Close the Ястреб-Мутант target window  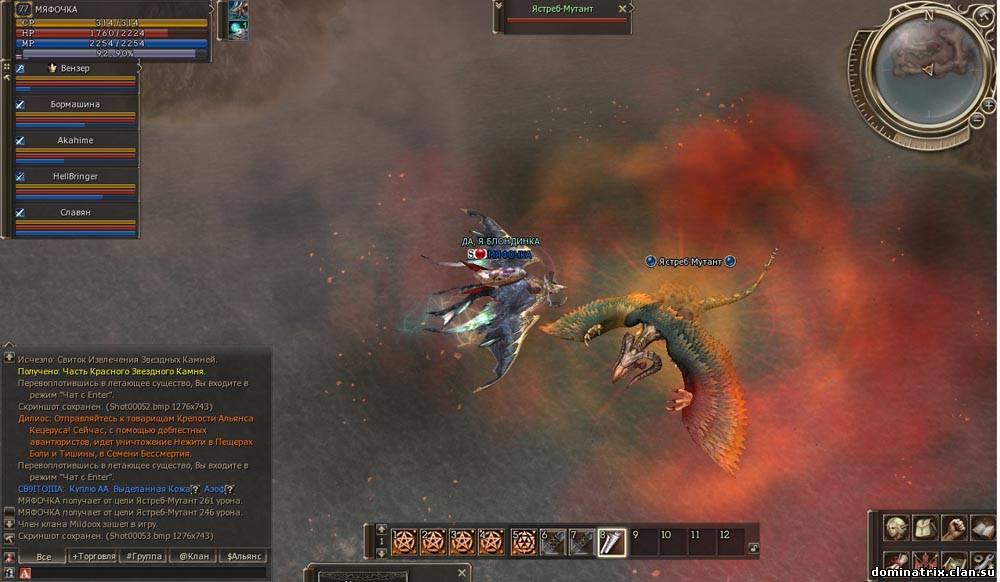pyautogui.click(x=623, y=9)
